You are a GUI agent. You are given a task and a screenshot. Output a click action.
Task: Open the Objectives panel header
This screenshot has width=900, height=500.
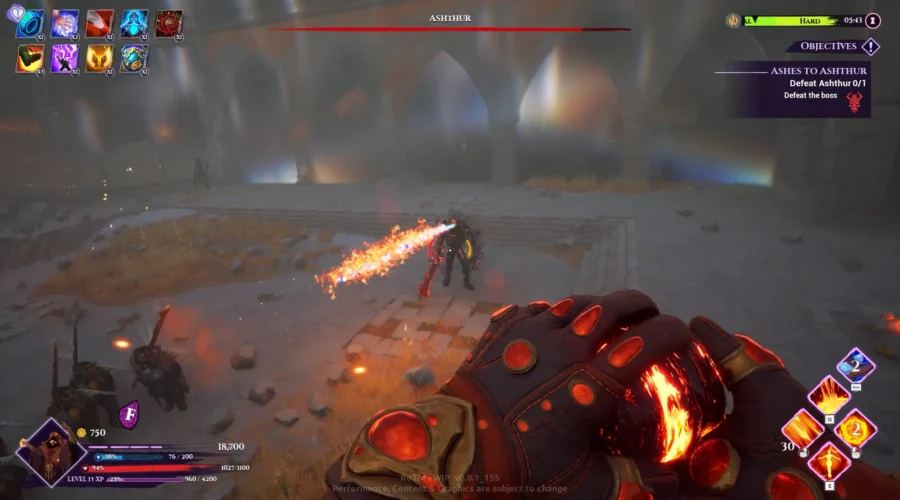pos(832,46)
